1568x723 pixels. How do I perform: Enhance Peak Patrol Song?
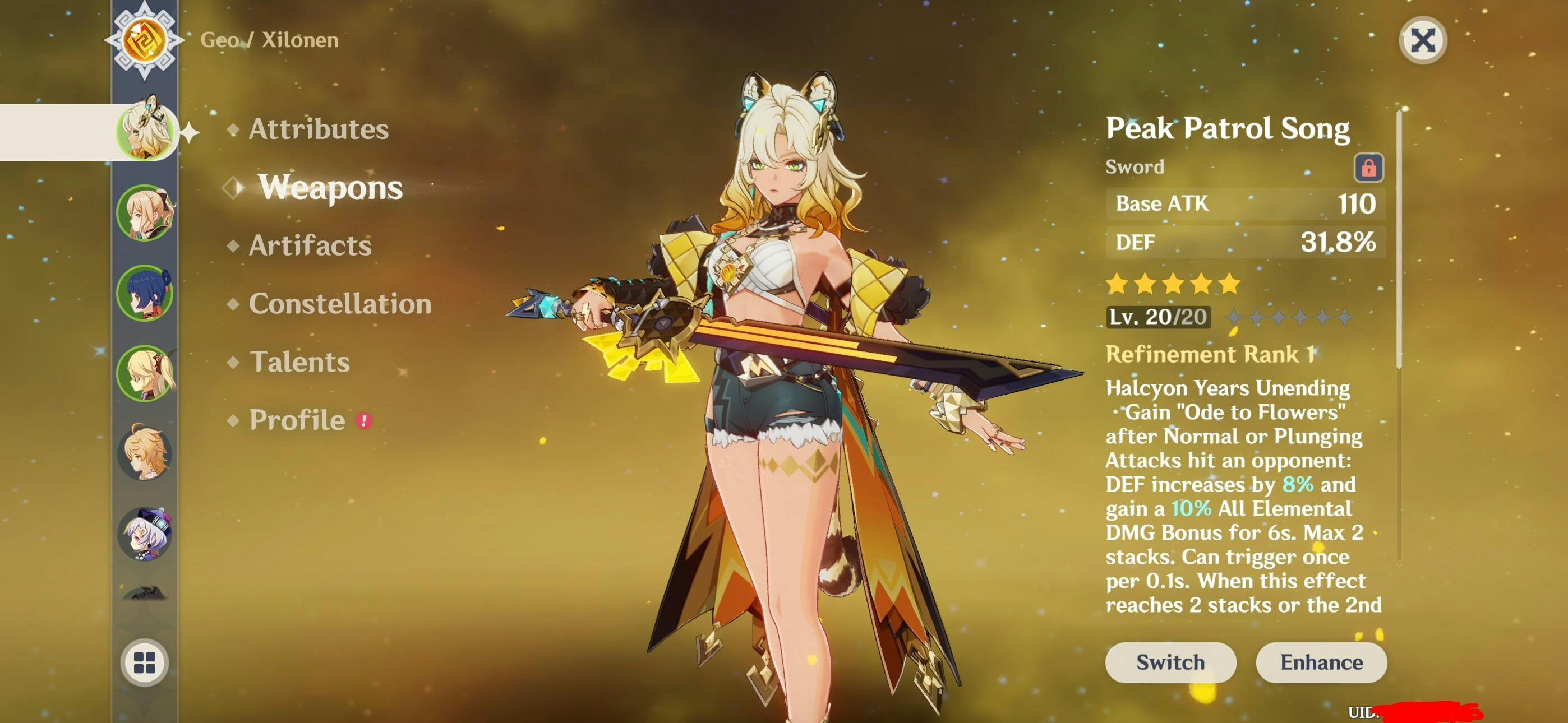[1321, 662]
